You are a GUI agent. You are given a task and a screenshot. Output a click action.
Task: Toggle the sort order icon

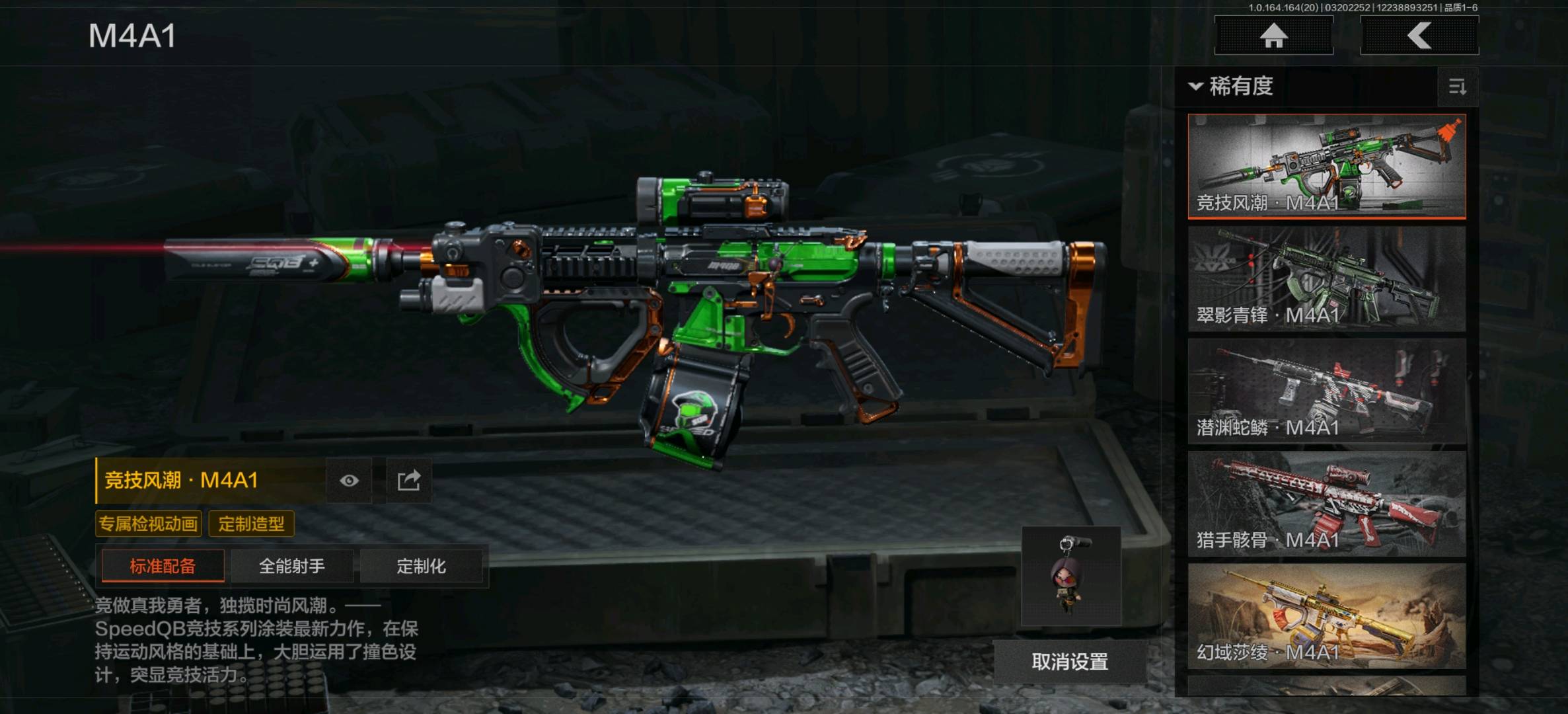[1457, 87]
